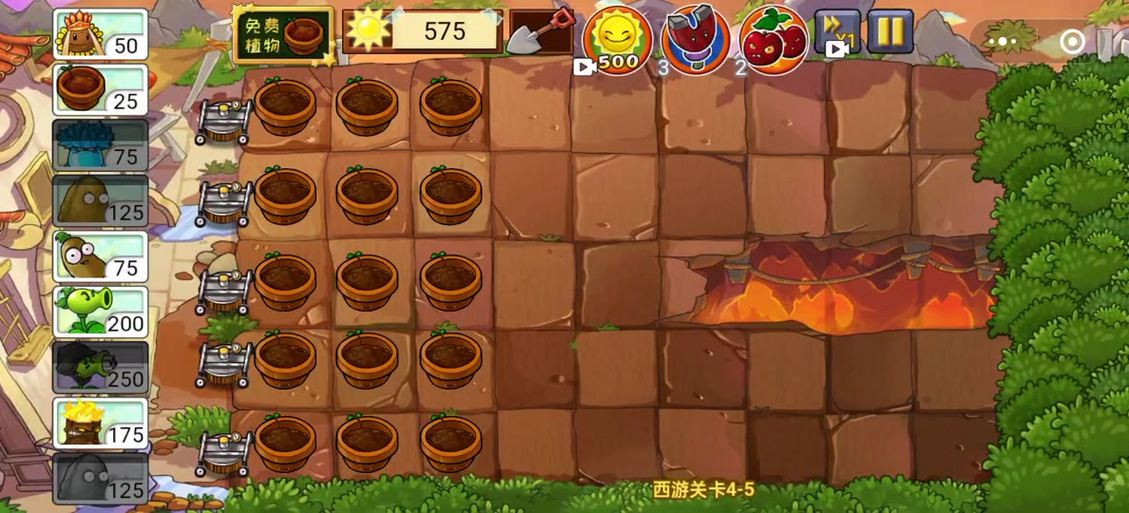The image size is (1129, 513).
Task: Select the dark gatling pea card costing 250
Action: pos(100,368)
